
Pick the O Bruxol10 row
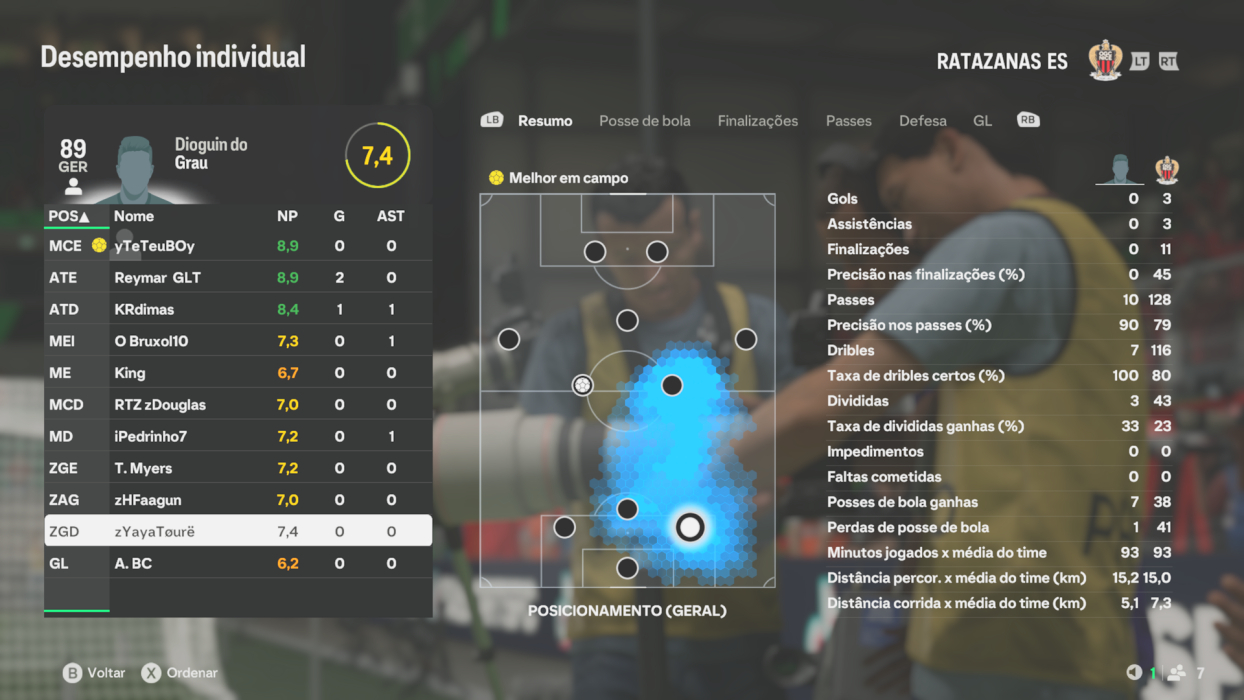pyautogui.click(x=238, y=342)
